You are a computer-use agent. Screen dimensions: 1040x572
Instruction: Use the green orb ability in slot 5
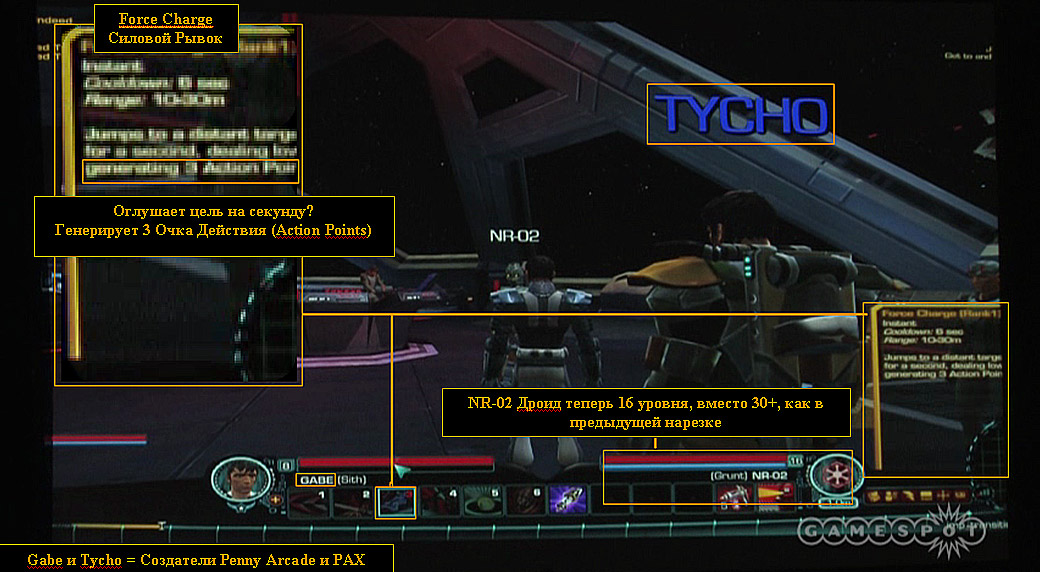(480, 500)
